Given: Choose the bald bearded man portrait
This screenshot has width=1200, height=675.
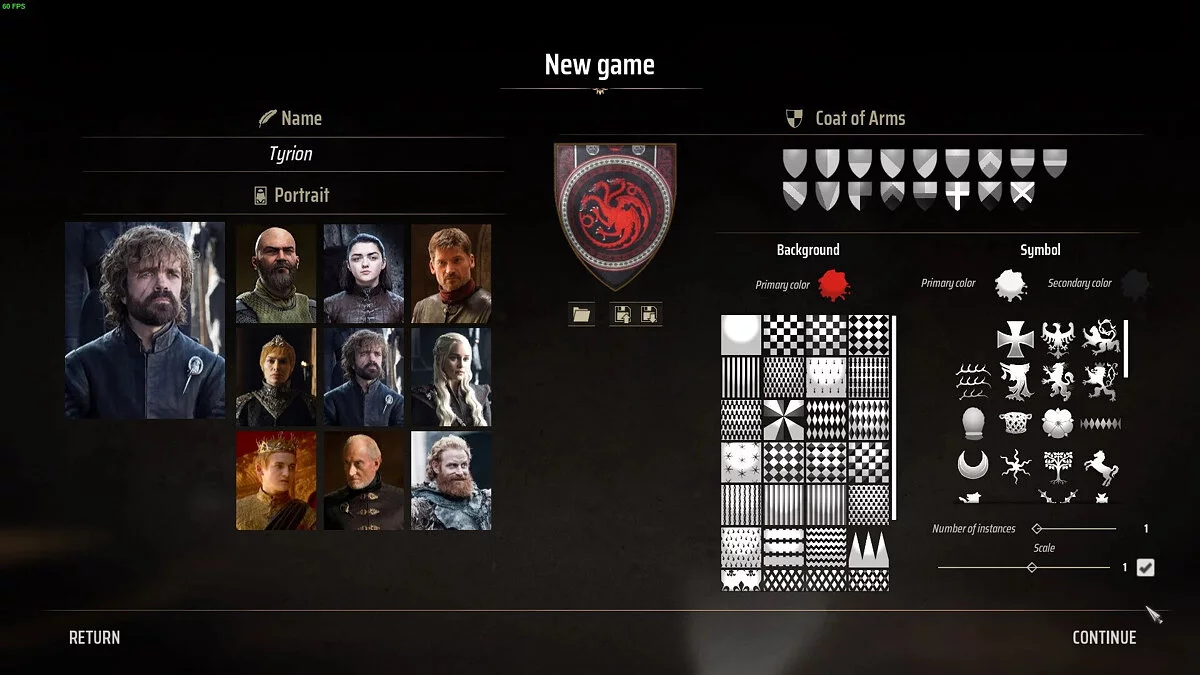Looking at the screenshot, I should coord(276,273).
